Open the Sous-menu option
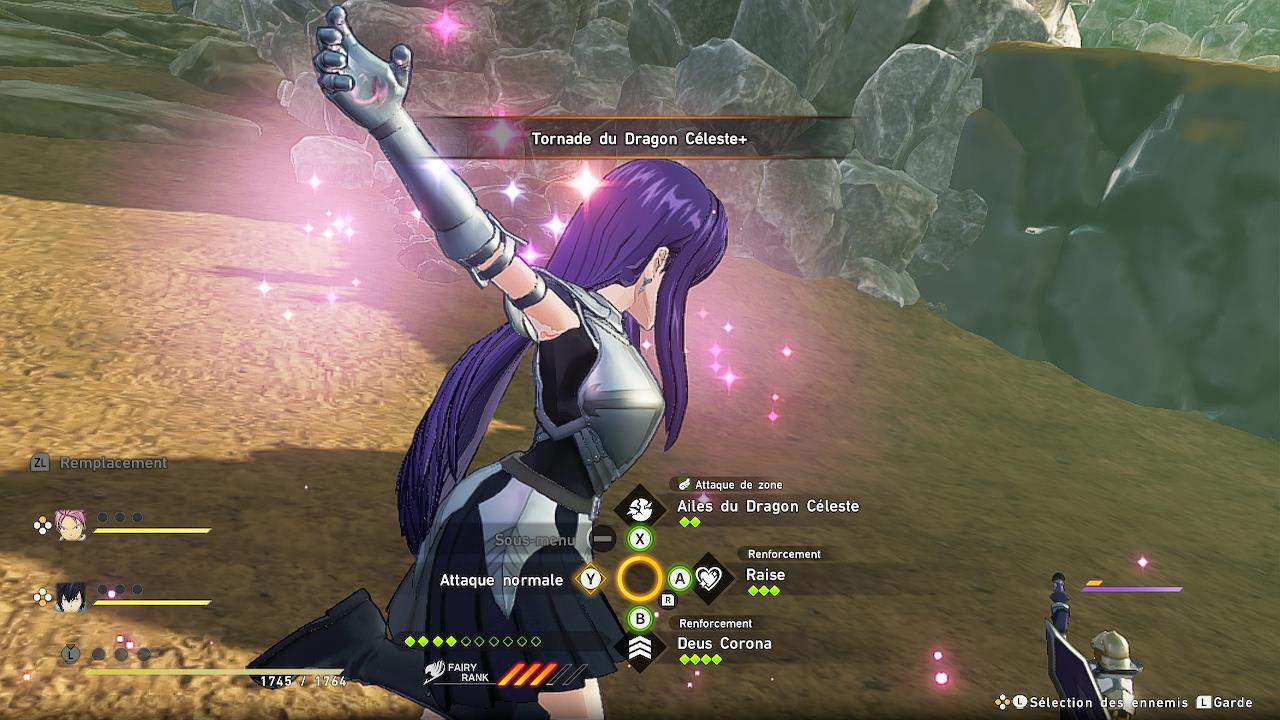 point(535,540)
